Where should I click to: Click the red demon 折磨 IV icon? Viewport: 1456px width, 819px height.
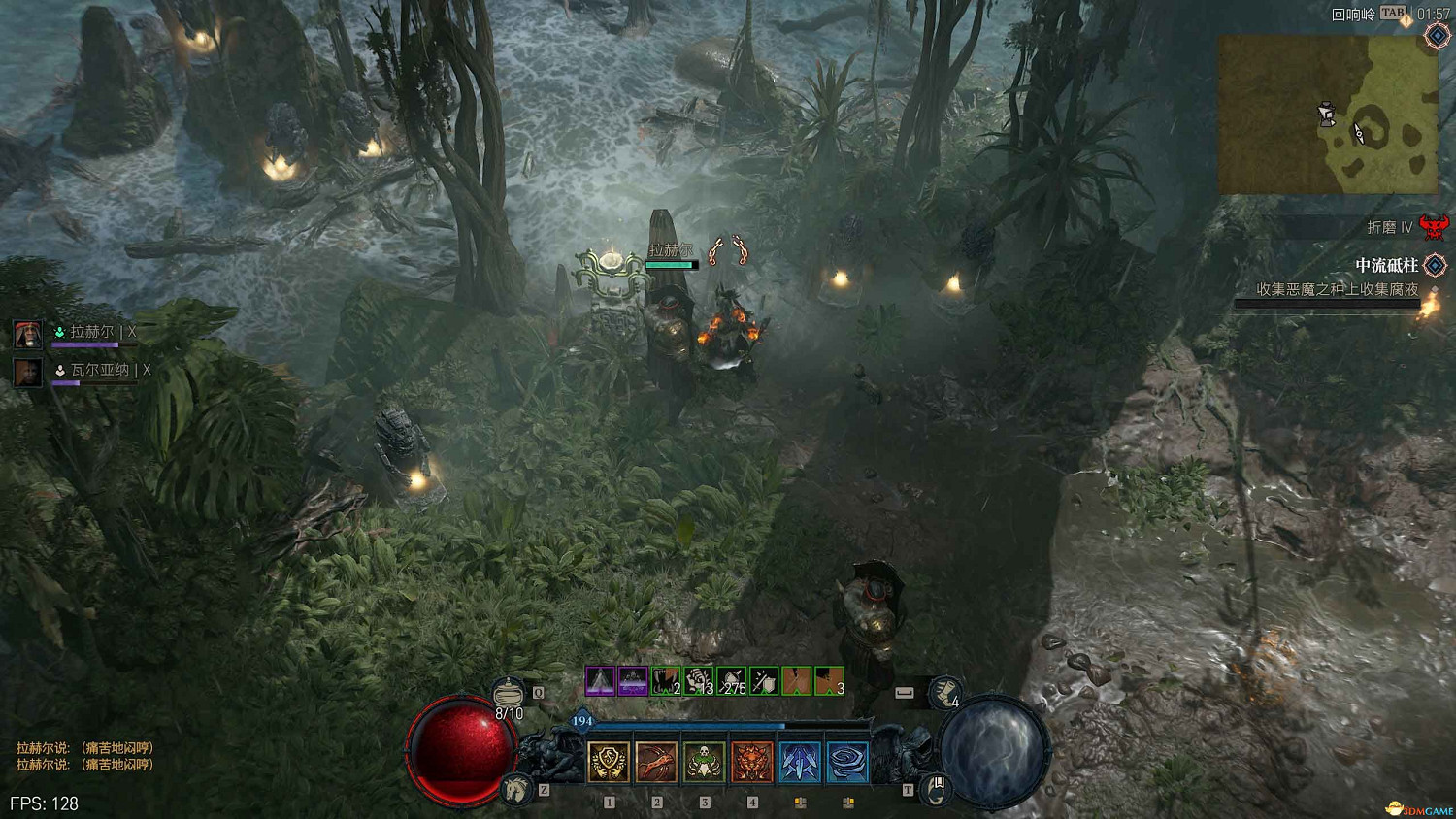tap(1433, 227)
